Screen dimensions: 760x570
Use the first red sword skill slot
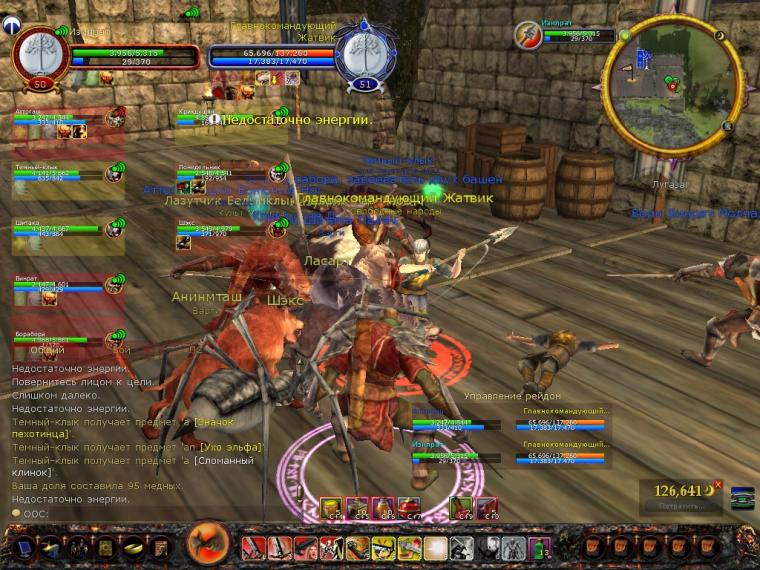252,547
